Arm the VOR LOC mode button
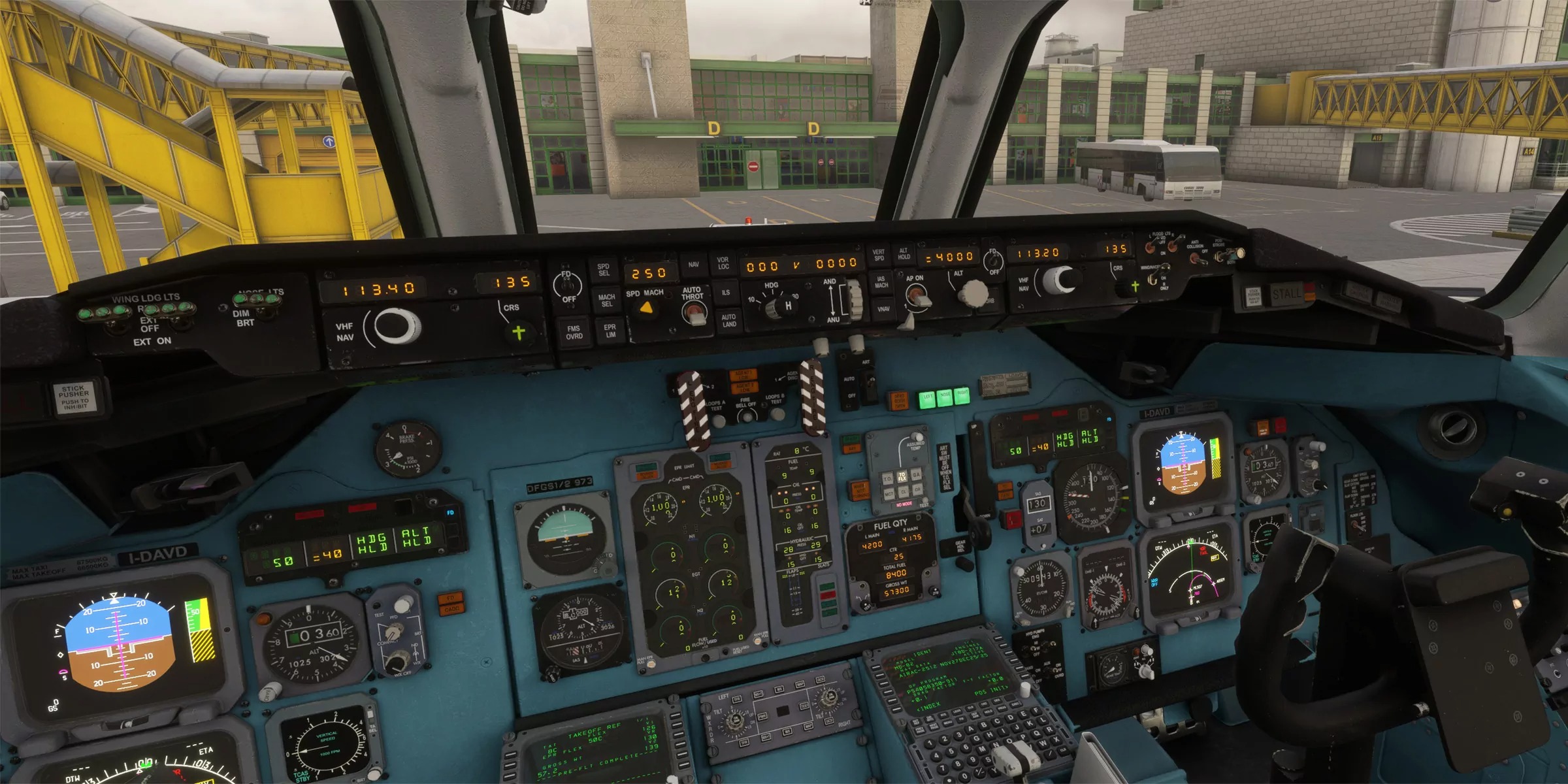 pyautogui.click(x=723, y=263)
